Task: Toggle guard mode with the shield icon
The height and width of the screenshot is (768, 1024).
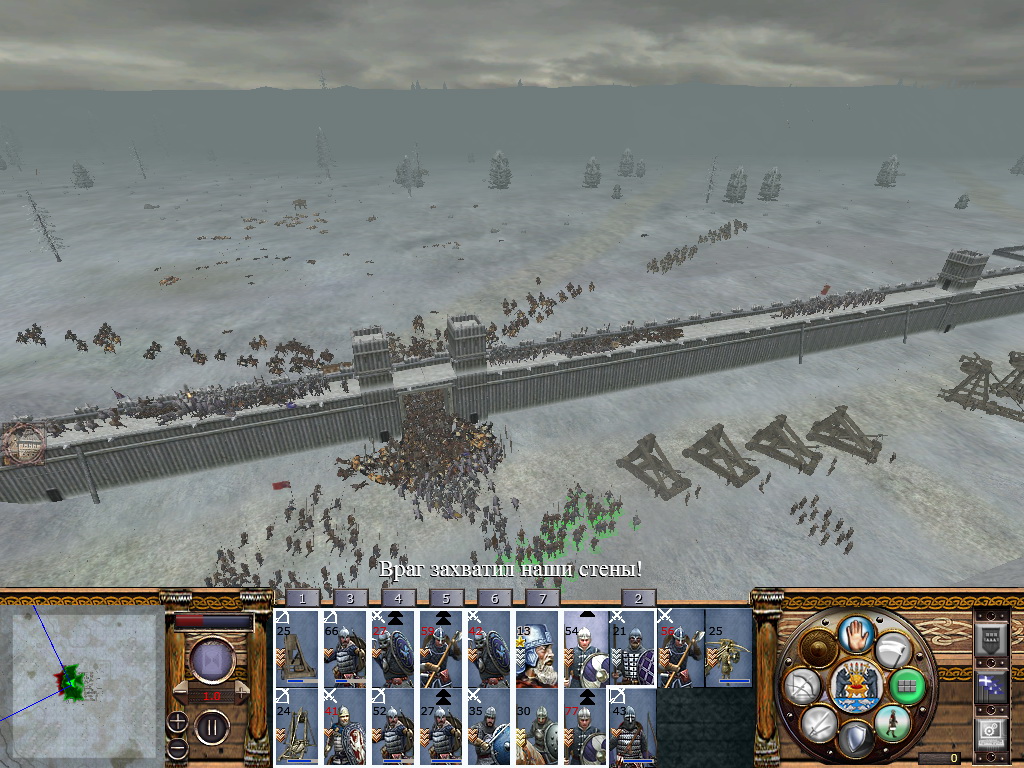Action: [856, 739]
